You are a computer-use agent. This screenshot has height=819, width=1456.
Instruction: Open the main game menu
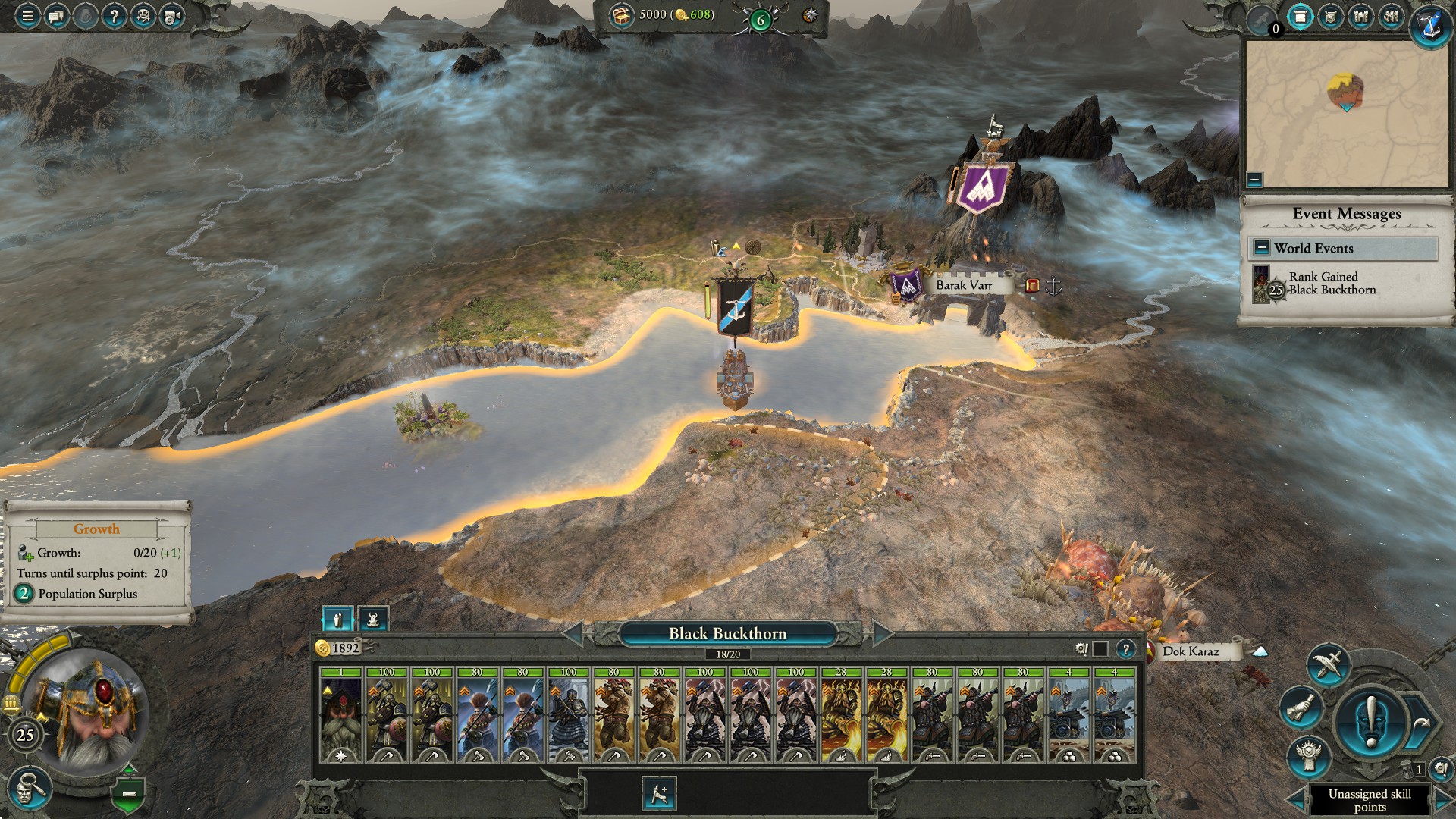click(x=27, y=16)
